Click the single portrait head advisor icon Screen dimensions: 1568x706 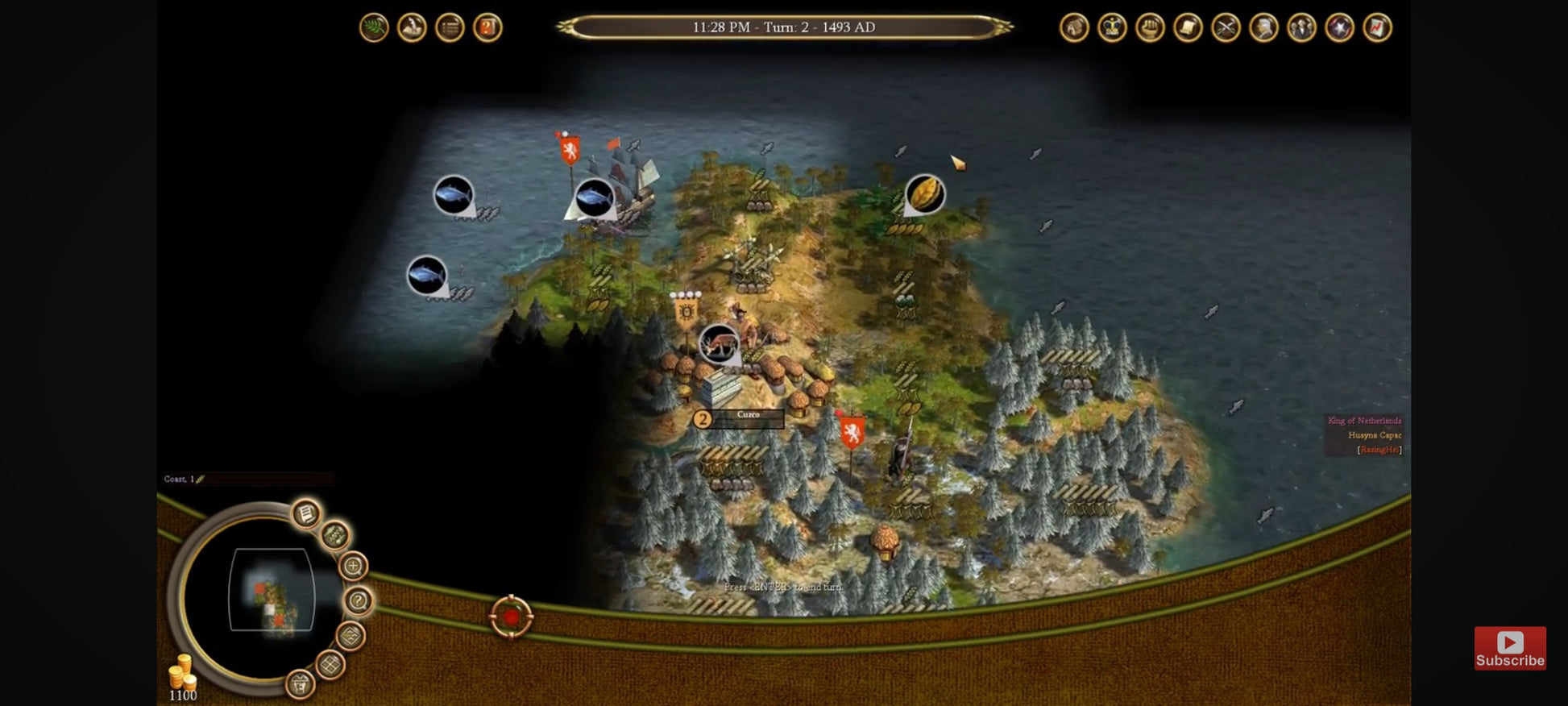(1263, 28)
